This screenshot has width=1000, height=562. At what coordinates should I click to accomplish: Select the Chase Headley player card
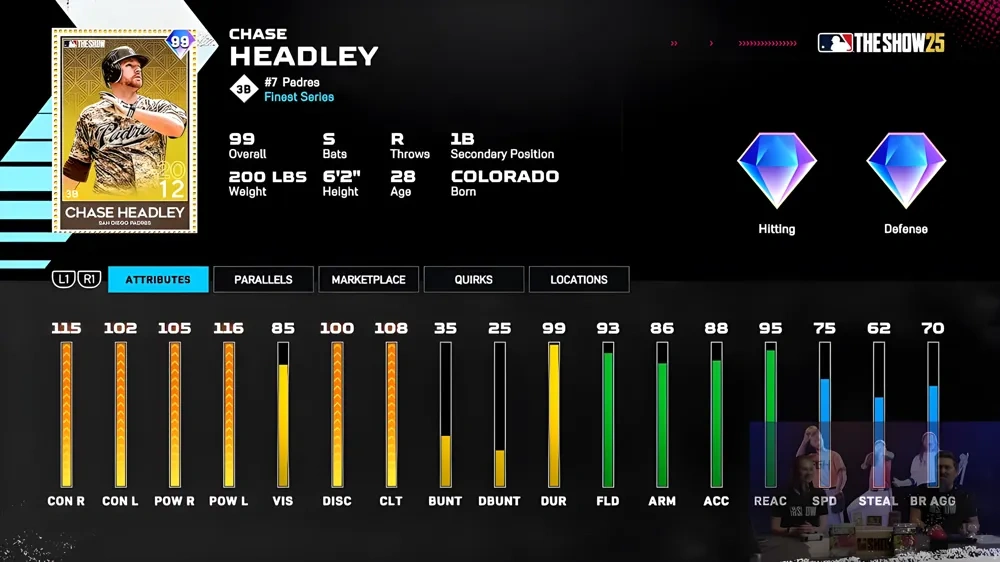click(125, 130)
